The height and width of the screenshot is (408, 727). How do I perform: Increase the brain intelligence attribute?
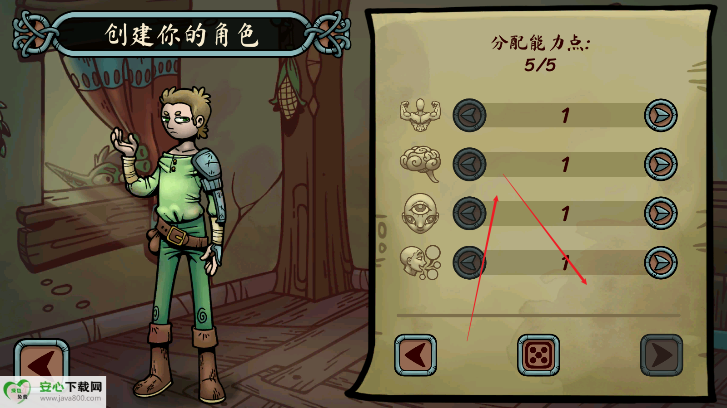tap(659, 163)
